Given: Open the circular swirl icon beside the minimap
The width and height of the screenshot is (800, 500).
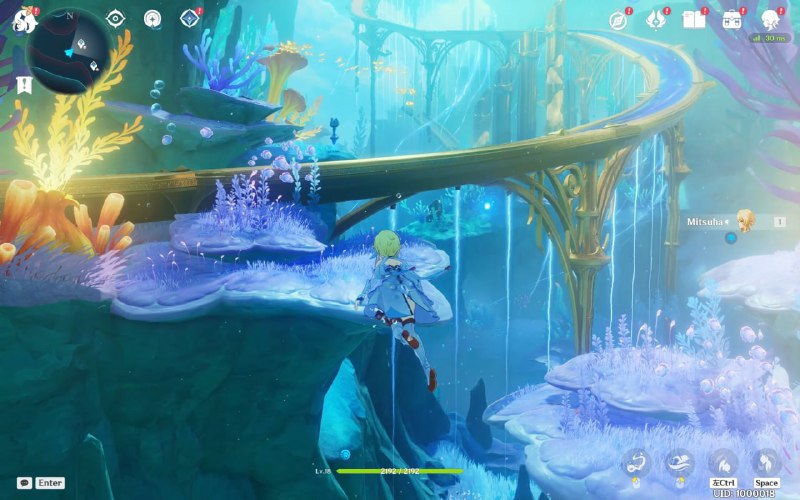Looking at the screenshot, I should click(152, 18).
